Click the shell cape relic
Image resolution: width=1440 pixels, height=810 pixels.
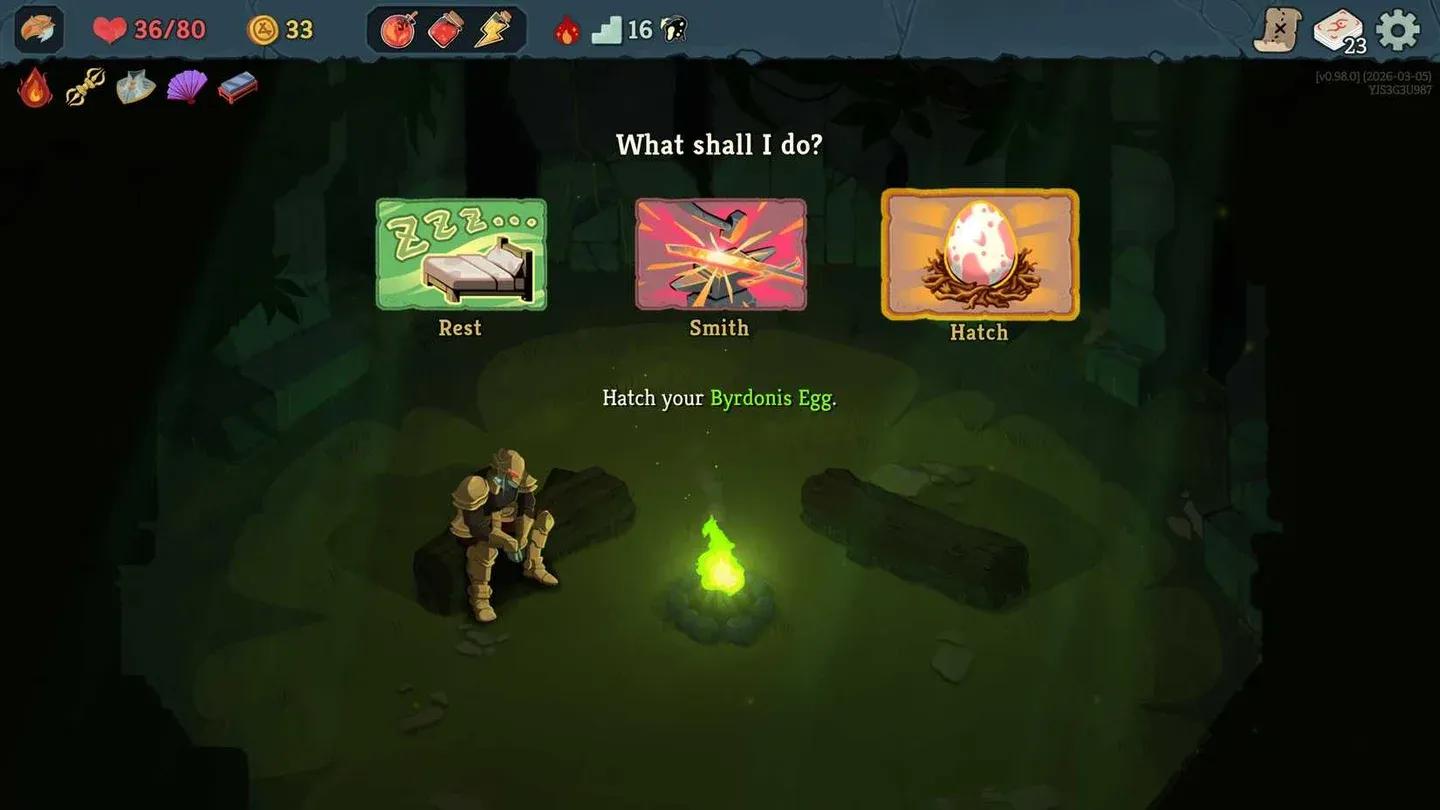pos(136,89)
